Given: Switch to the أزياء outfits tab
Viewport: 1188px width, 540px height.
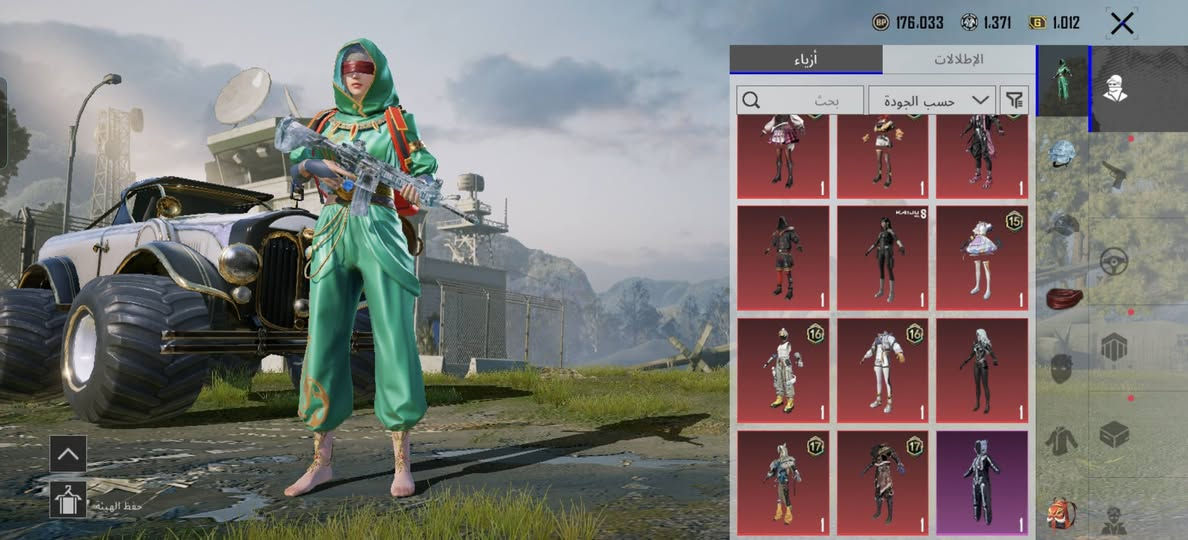Looking at the screenshot, I should point(806,59).
